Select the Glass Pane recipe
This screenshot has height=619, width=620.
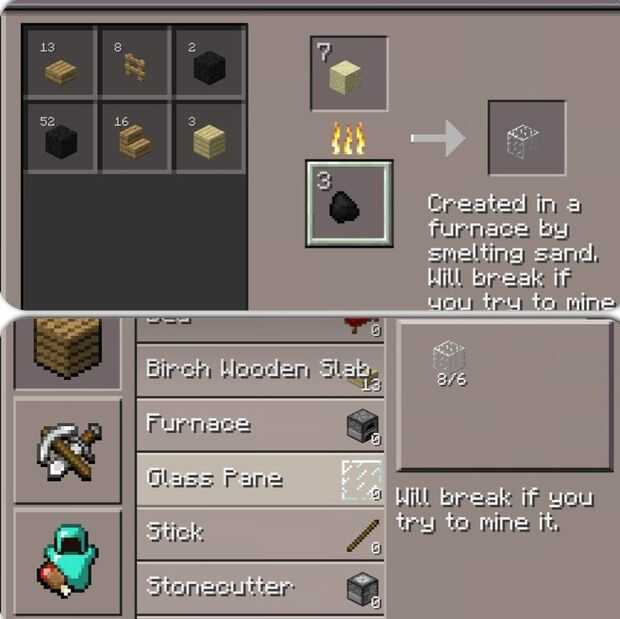(259, 479)
